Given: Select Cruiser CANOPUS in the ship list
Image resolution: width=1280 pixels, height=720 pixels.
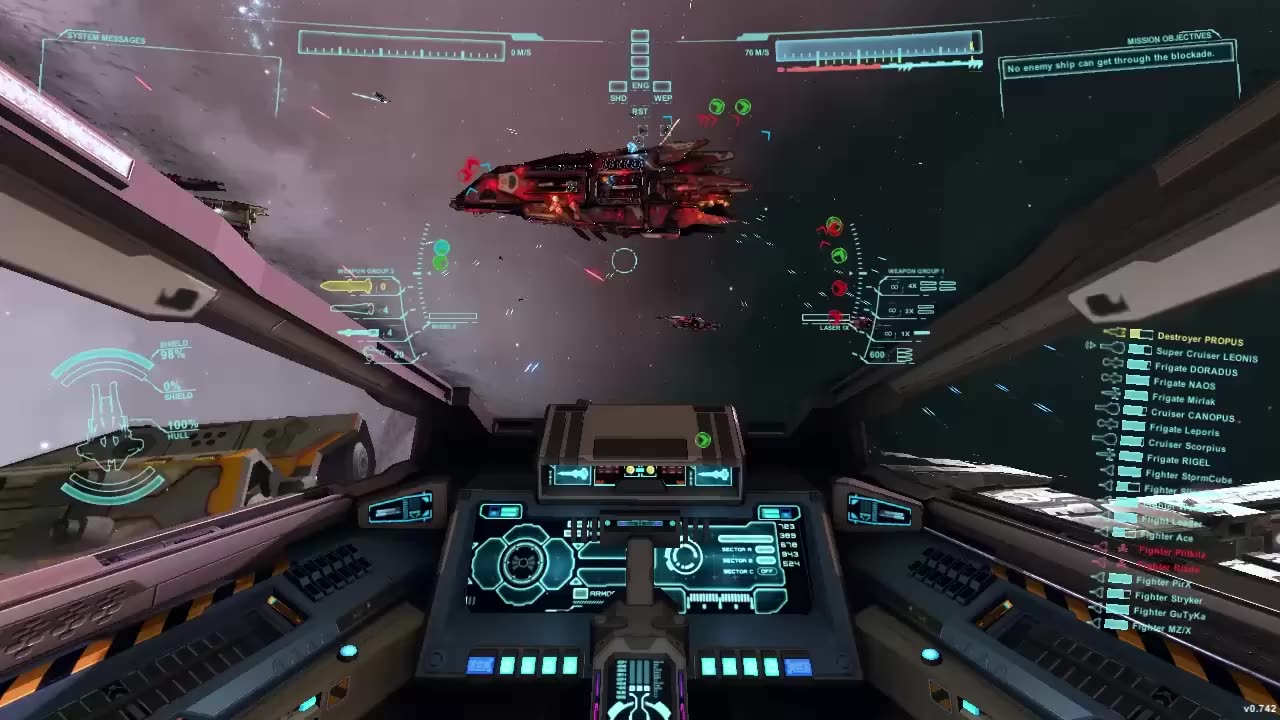Looking at the screenshot, I should [1192, 415].
